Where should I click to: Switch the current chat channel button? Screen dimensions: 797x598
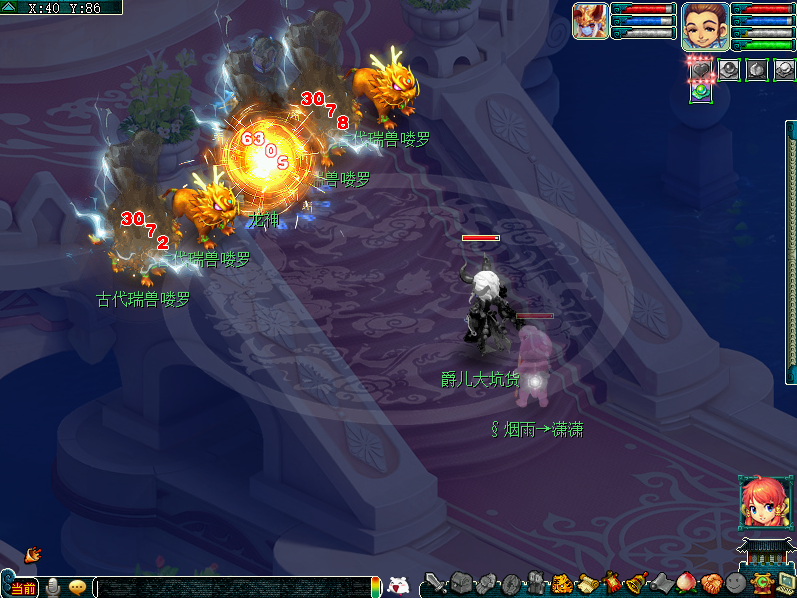coord(23,588)
